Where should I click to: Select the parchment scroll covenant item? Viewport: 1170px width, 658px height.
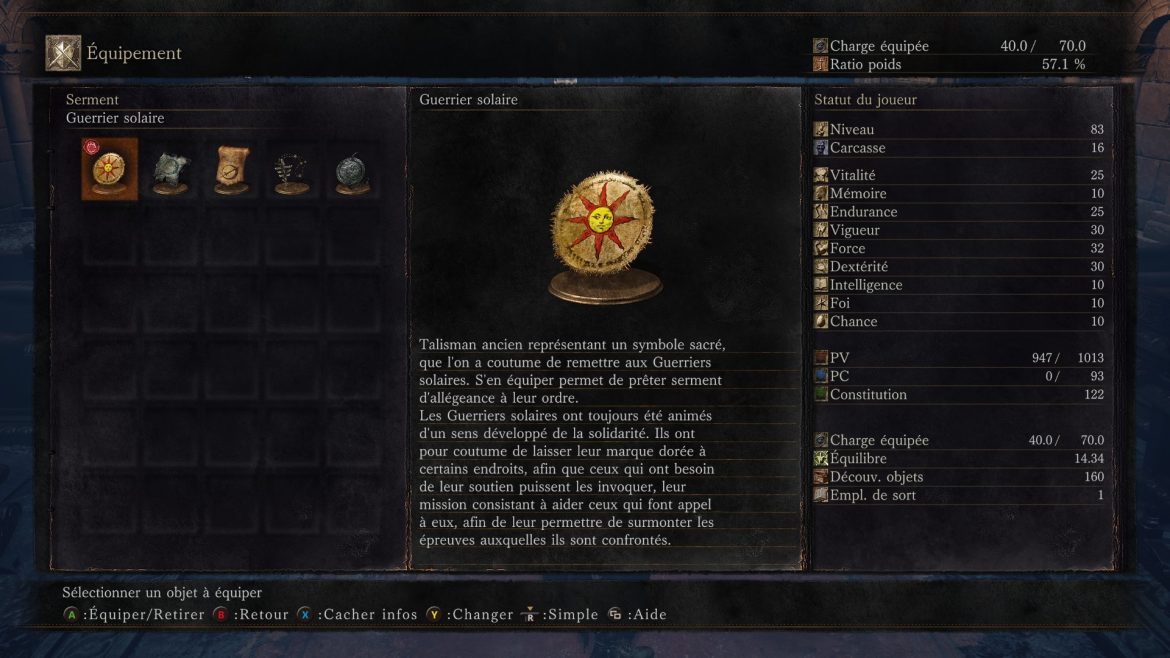point(231,170)
